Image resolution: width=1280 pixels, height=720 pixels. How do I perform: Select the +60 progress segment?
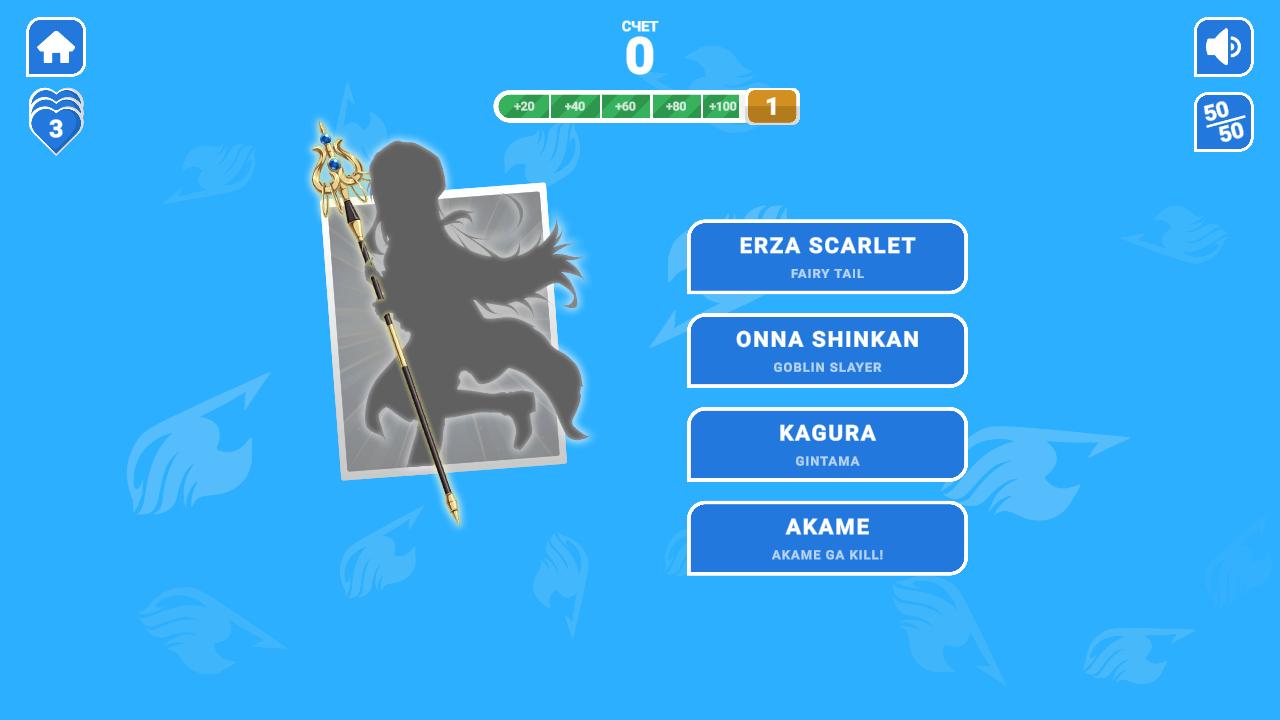(x=626, y=106)
